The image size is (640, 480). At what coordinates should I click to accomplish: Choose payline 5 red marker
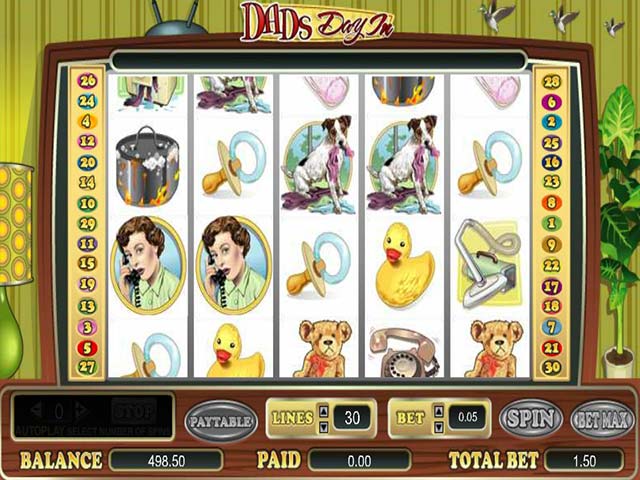coord(87,349)
